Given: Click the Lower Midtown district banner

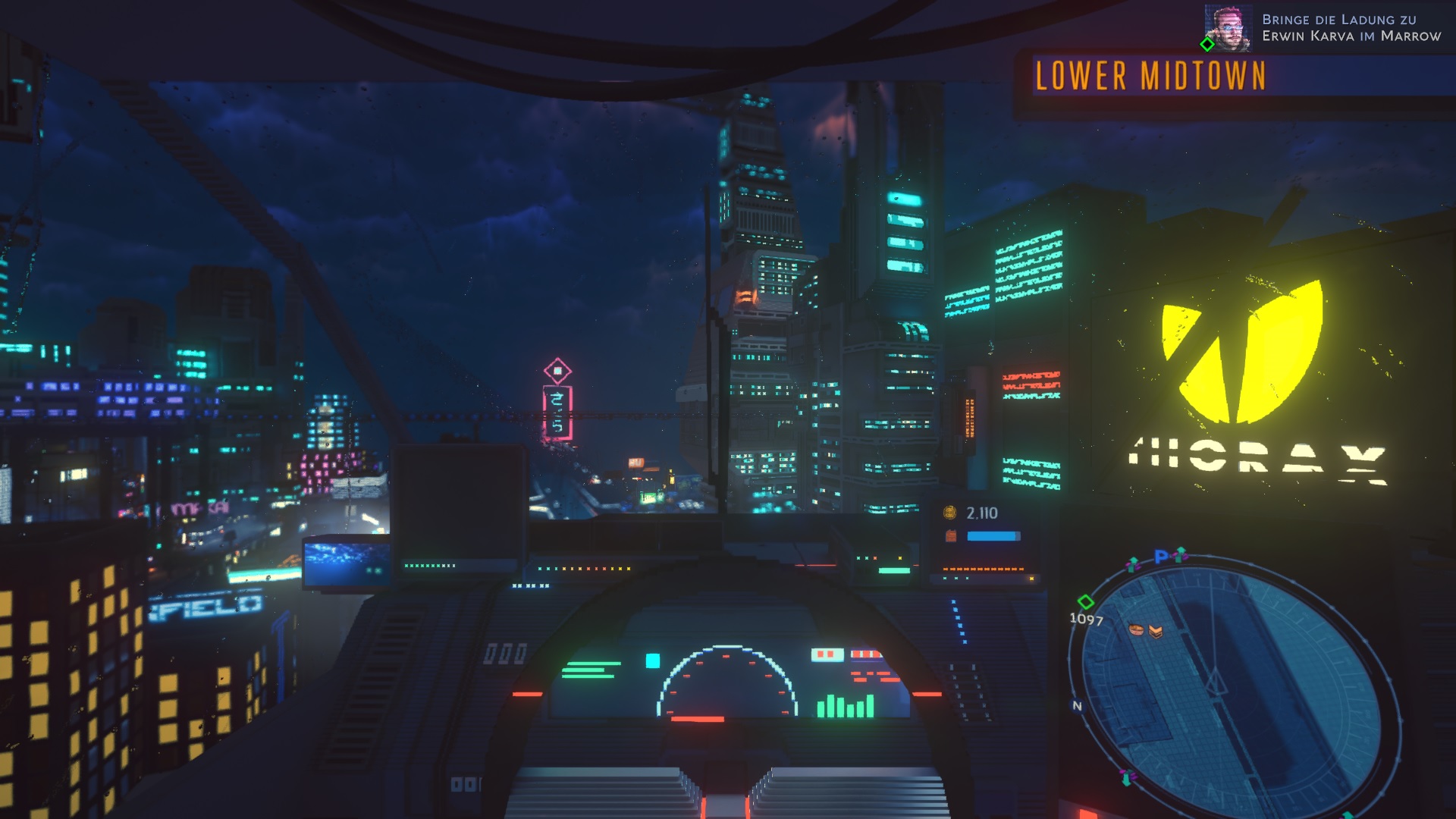Looking at the screenshot, I should (1150, 77).
